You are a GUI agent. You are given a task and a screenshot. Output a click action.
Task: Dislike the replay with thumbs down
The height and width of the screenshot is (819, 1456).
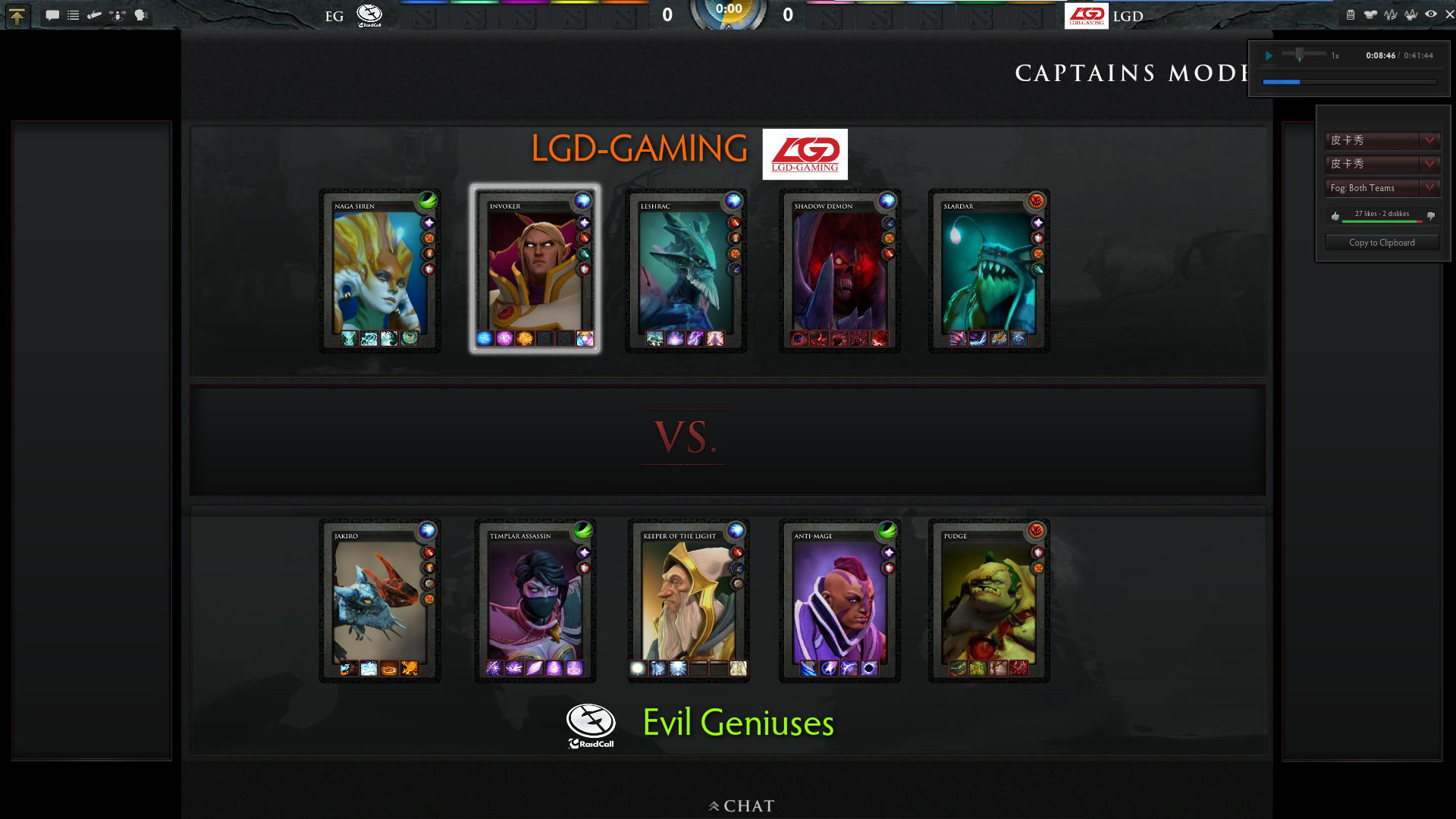pyautogui.click(x=1430, y=216)
